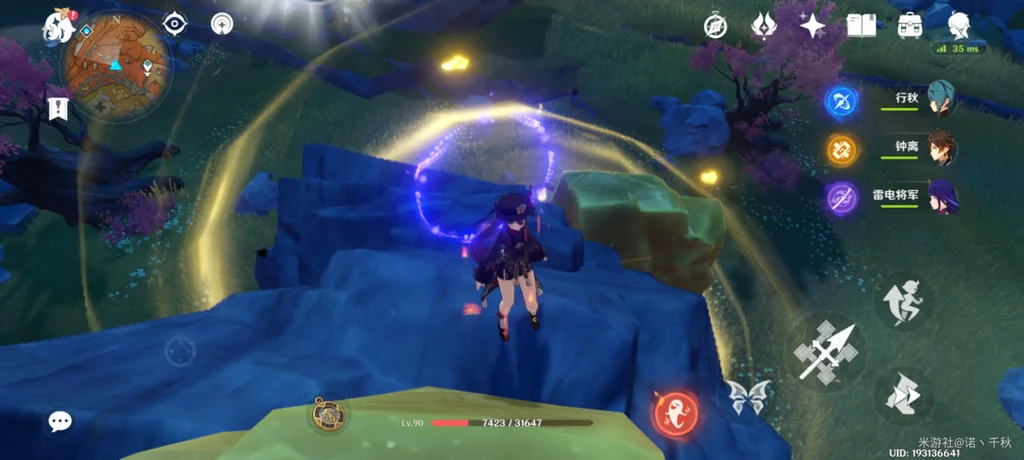Open the Adventurer Handbook book icon

tap(861, 26)
